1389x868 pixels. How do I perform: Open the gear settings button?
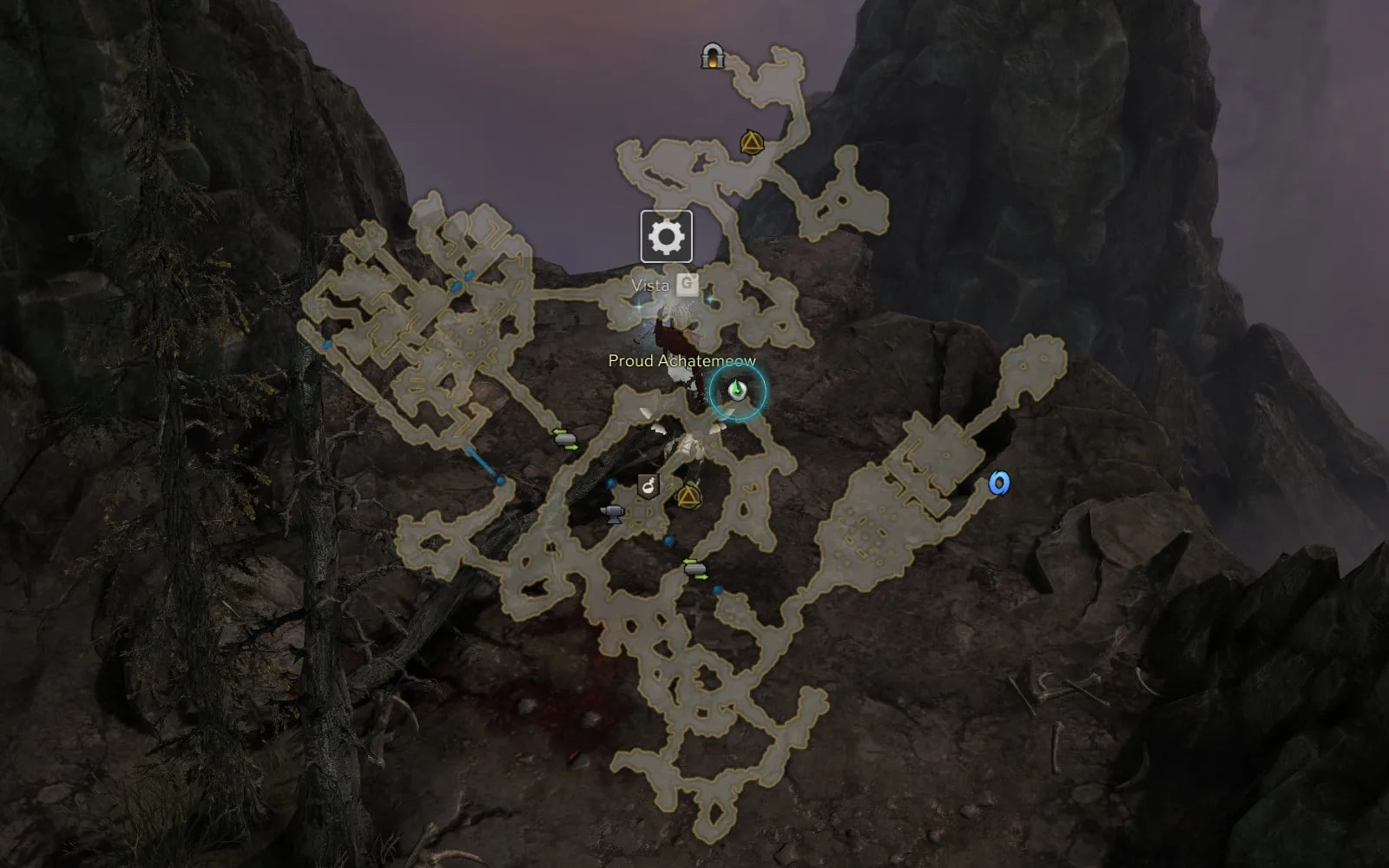click(666, 236)
